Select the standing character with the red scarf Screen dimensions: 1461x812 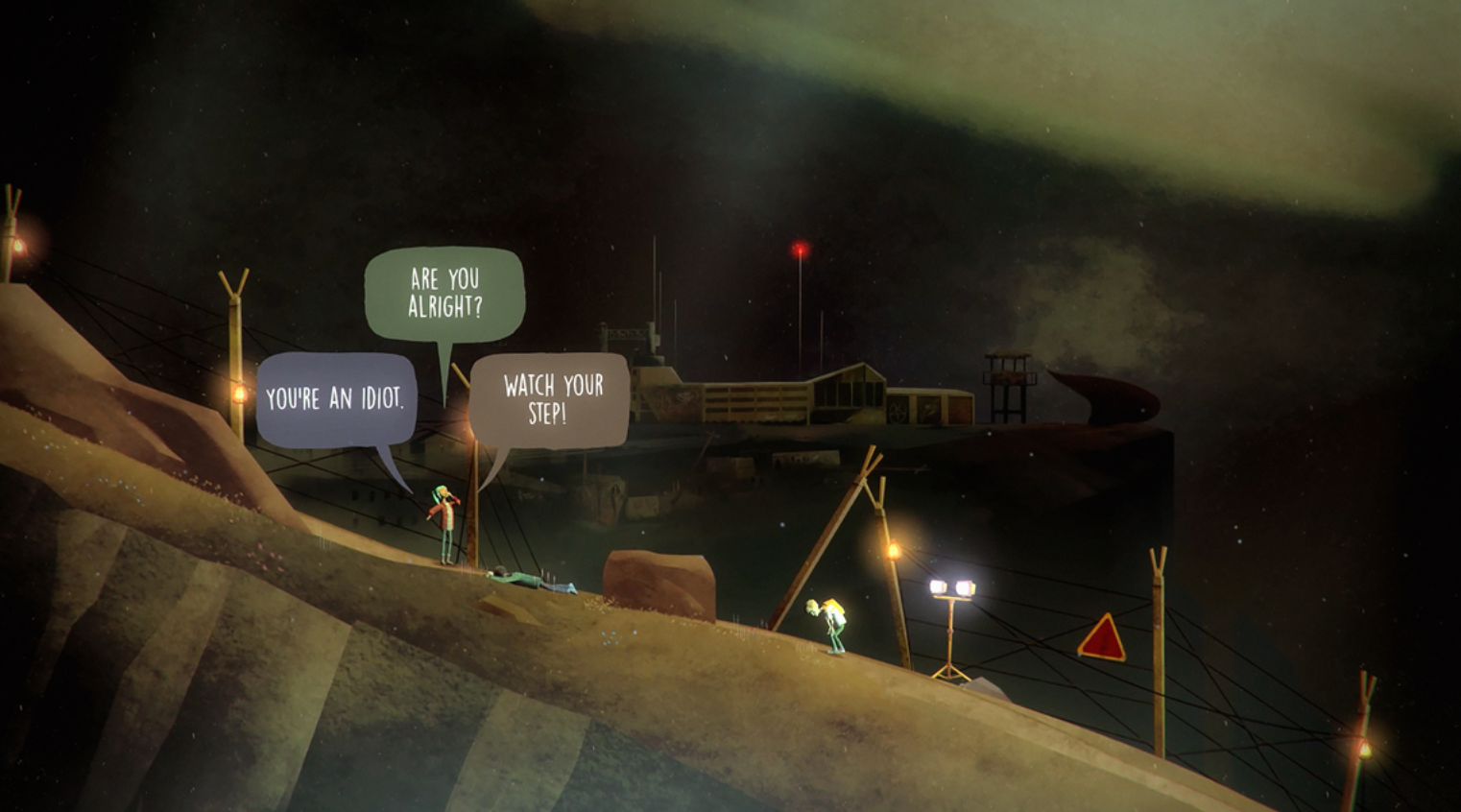(x=445, y=523)
